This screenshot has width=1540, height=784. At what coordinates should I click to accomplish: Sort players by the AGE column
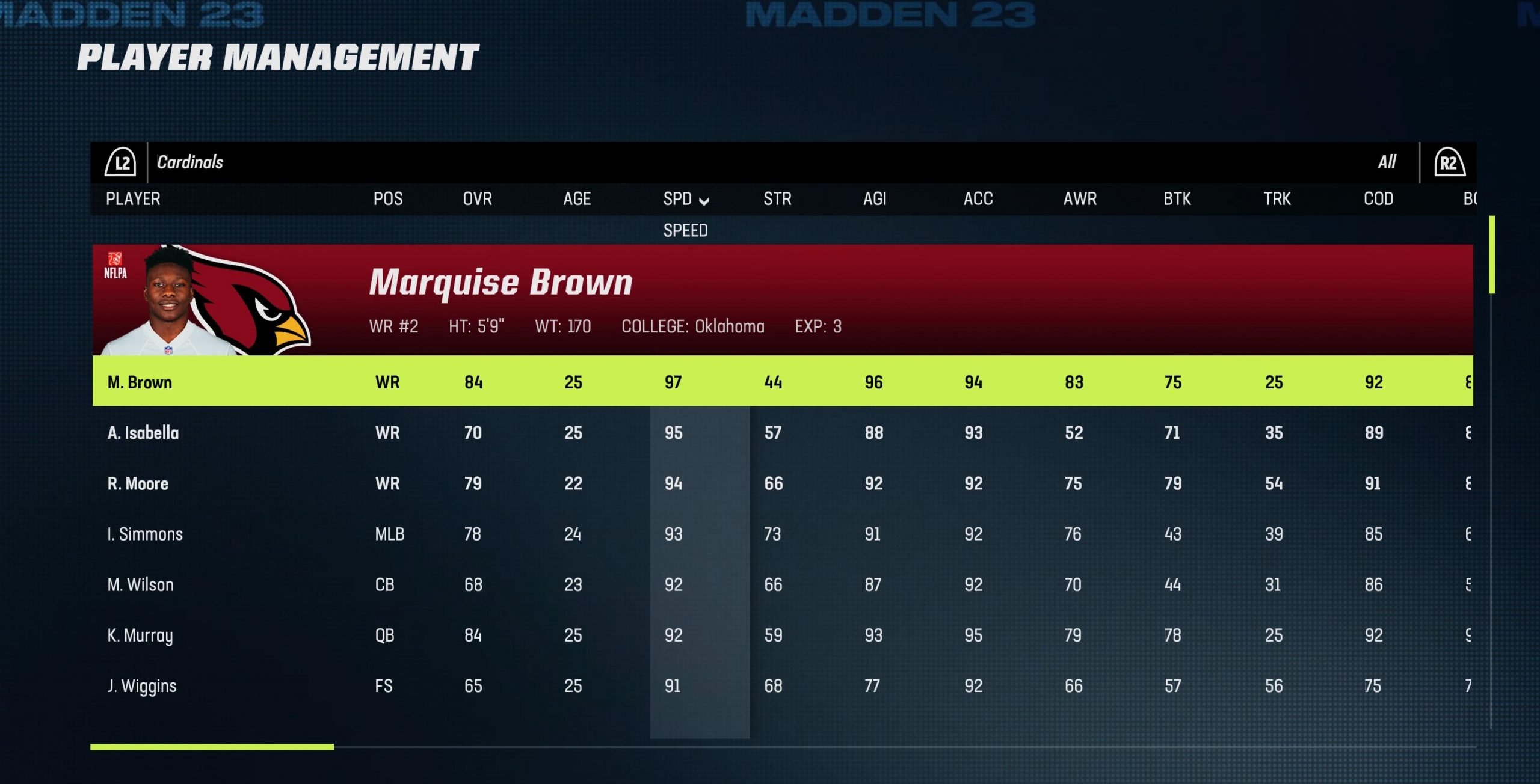(576, 199)
